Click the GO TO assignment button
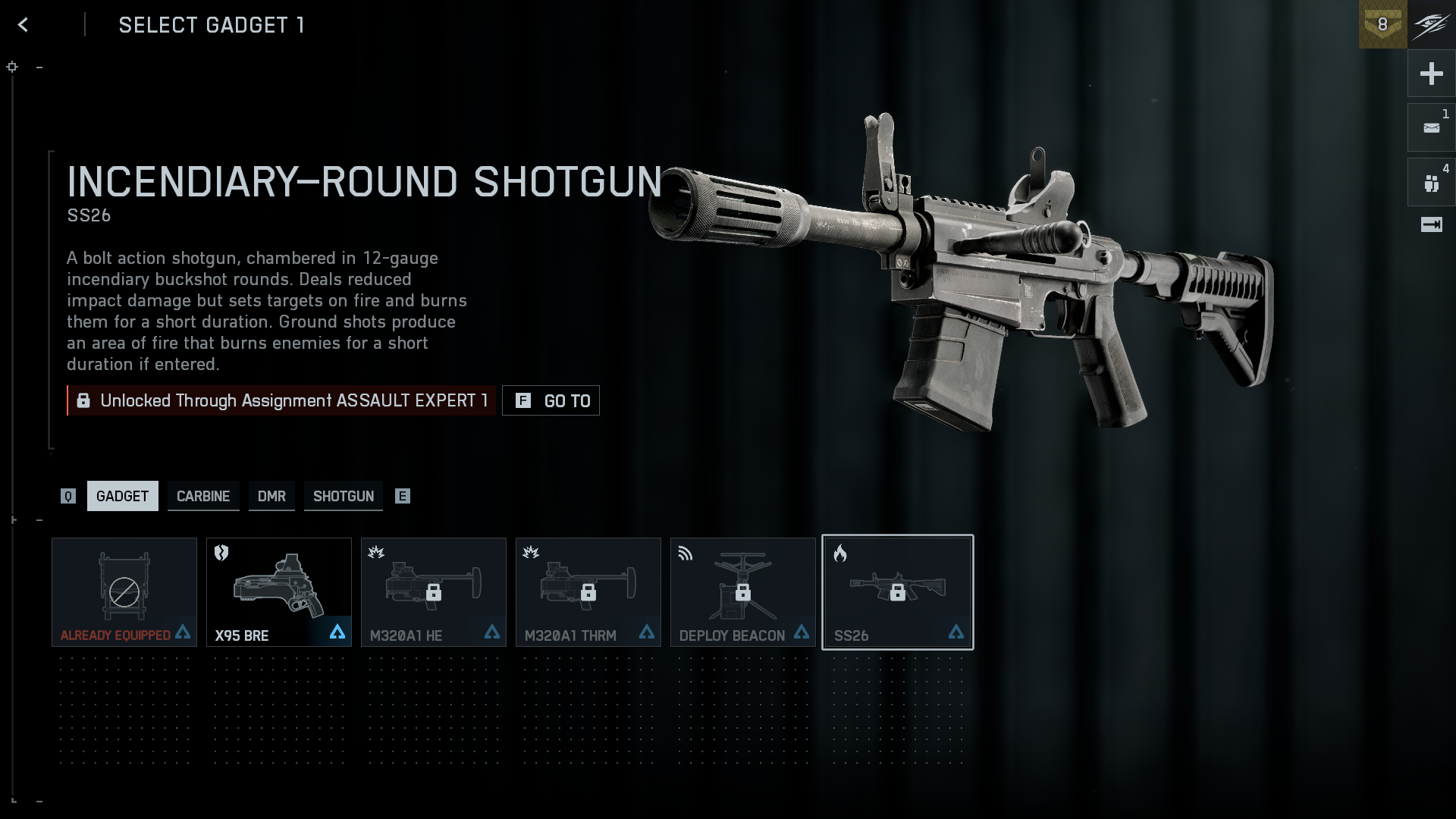 pos(551,400)
